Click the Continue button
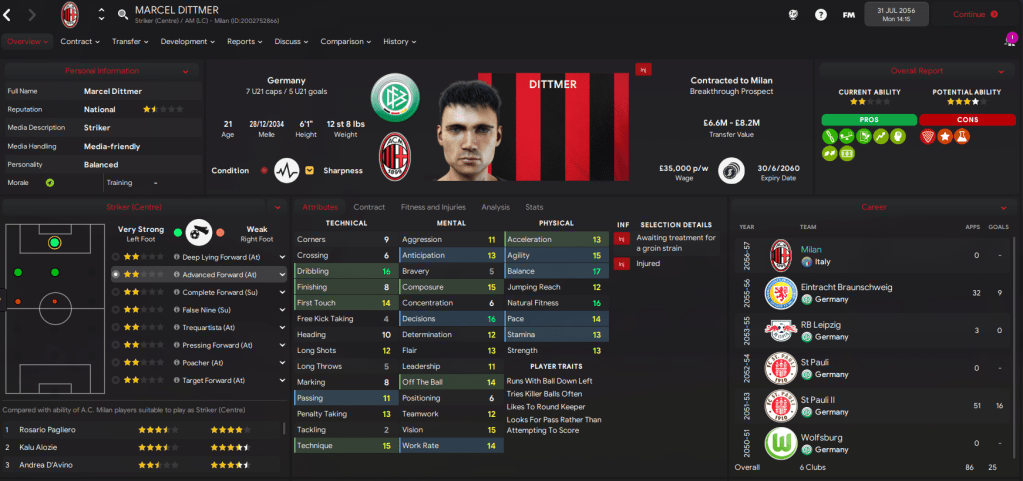 [974, 15]
